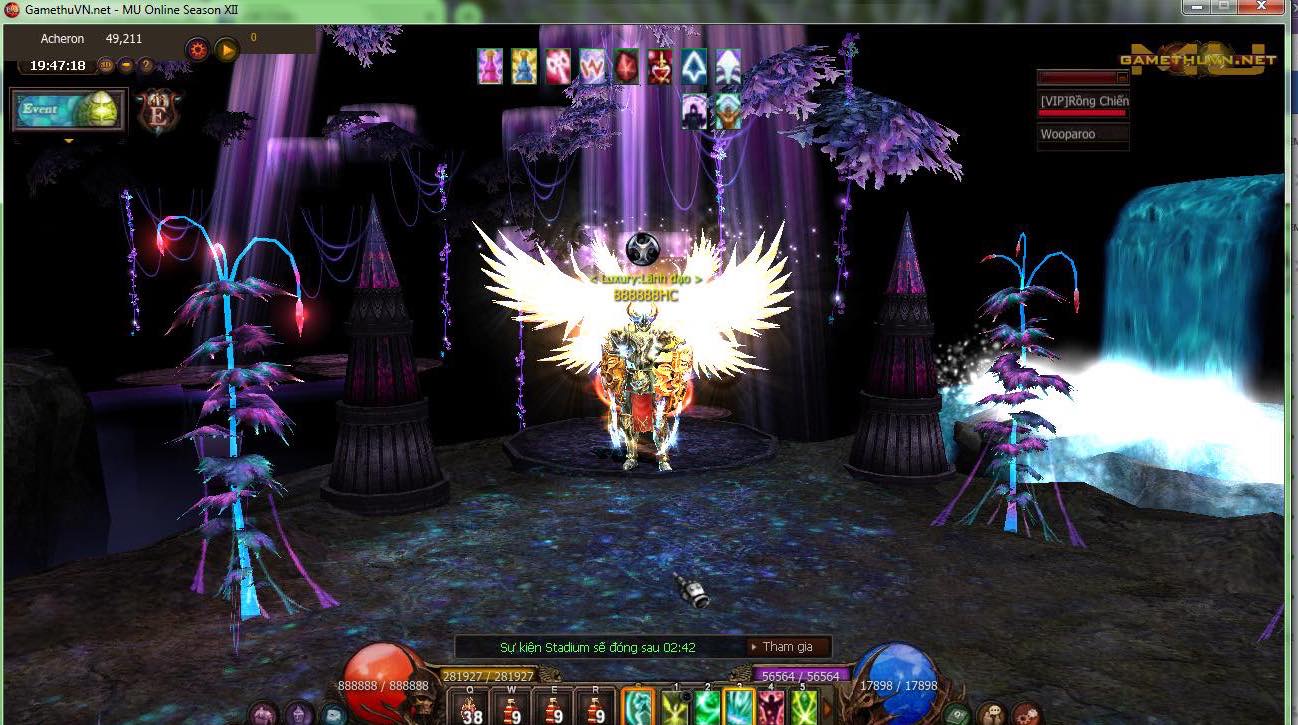
Task: Select the pink figure skill, slot 4
Action: [x=771, y=708]
